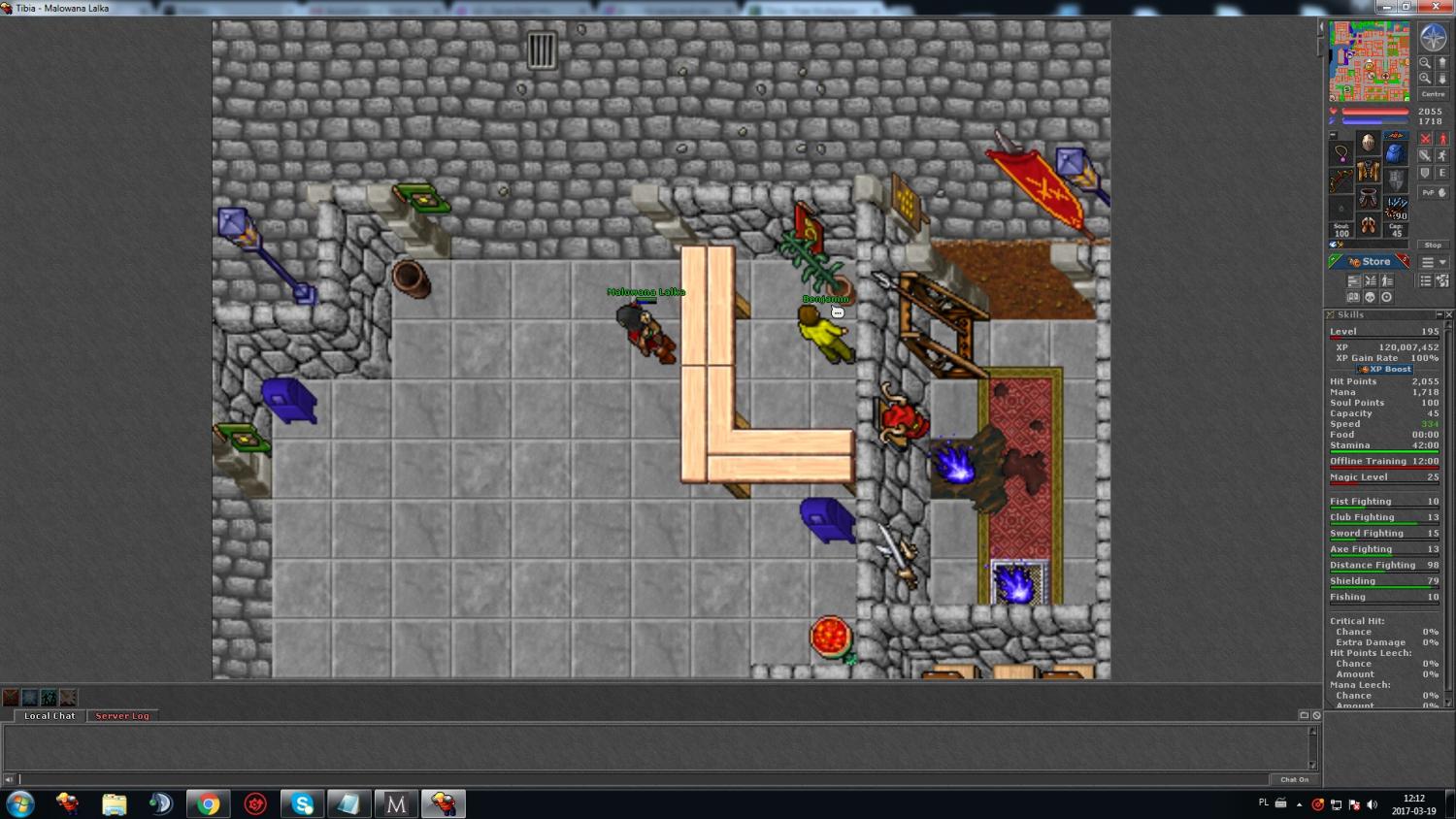The width and height of the screenshot is (1456, 819).
Task: Open the Store
Action: coord(1370,262)
